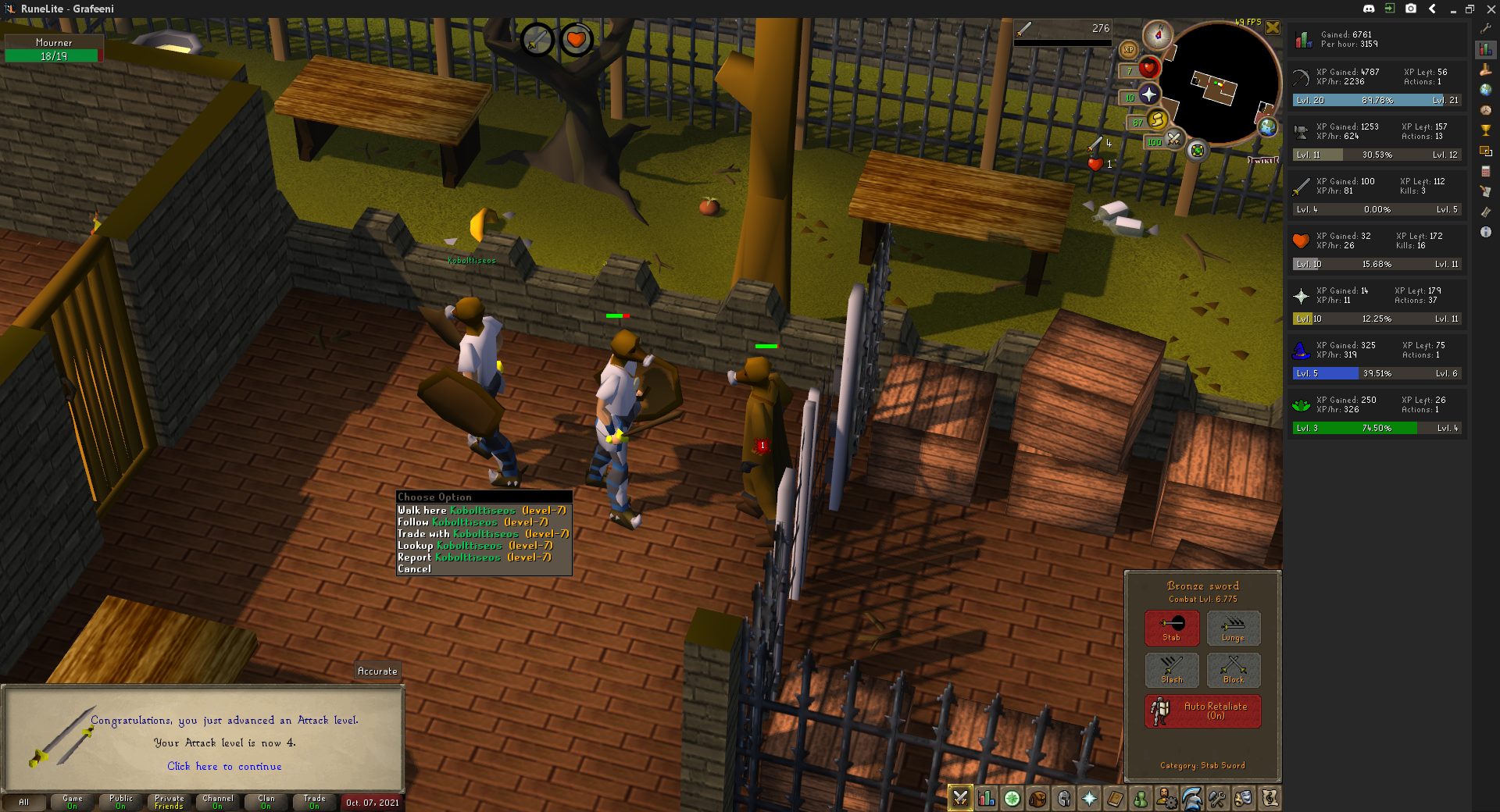
Task: Switch to the Lunge attack style
Action: (x=1233, y=628)
